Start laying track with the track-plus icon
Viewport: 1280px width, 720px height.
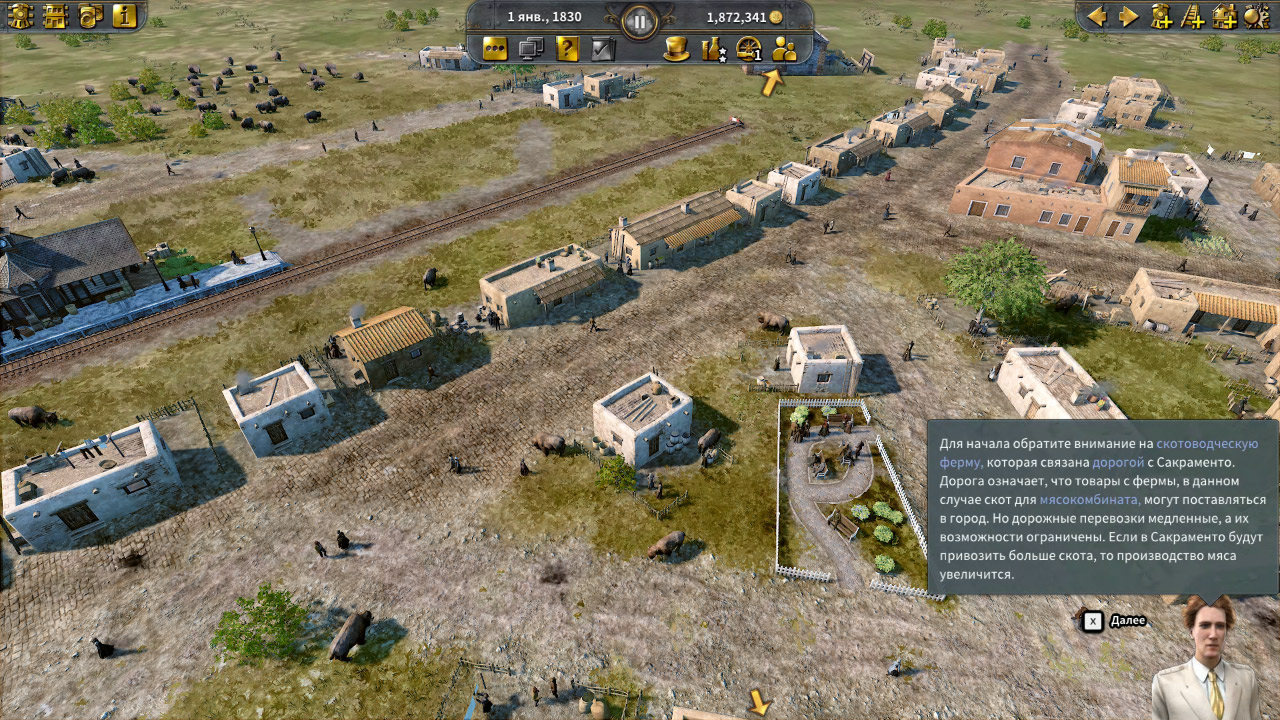tap(1193, 16)
